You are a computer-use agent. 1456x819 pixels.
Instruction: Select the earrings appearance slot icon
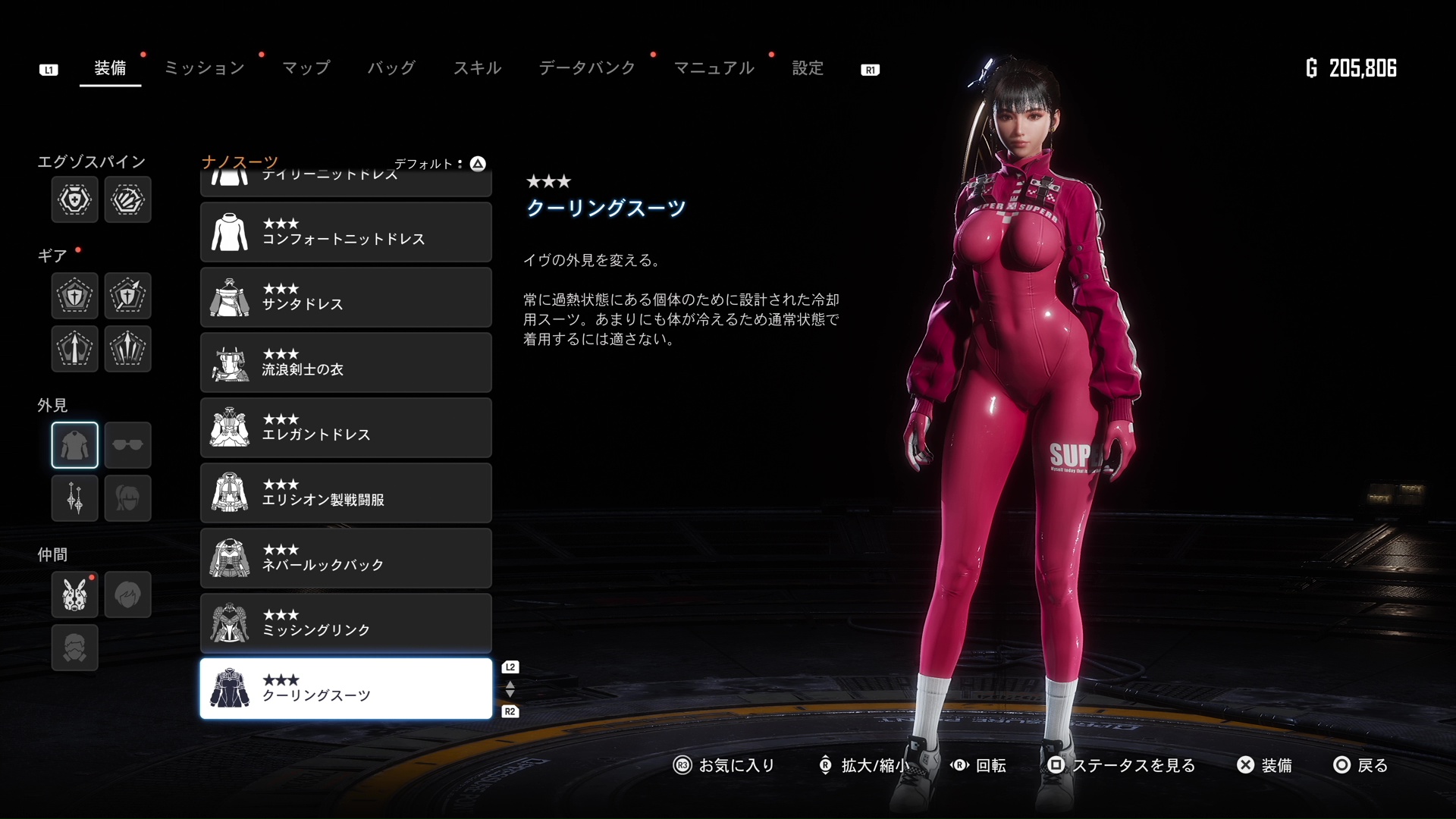(x=74, y=498)
